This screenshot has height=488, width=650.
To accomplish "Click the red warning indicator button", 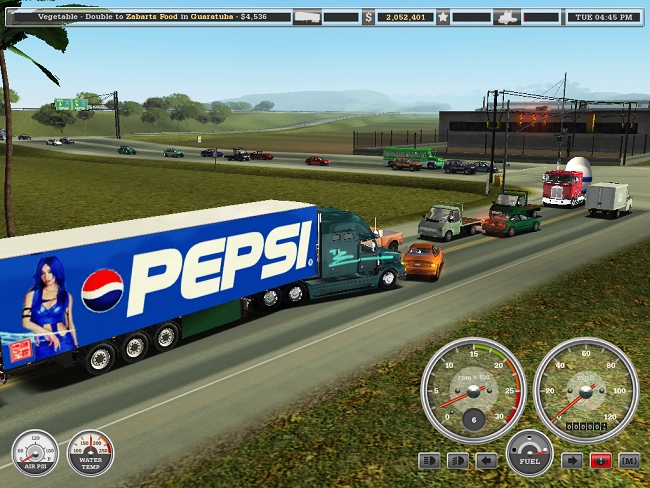I will [x=600, y=461].
